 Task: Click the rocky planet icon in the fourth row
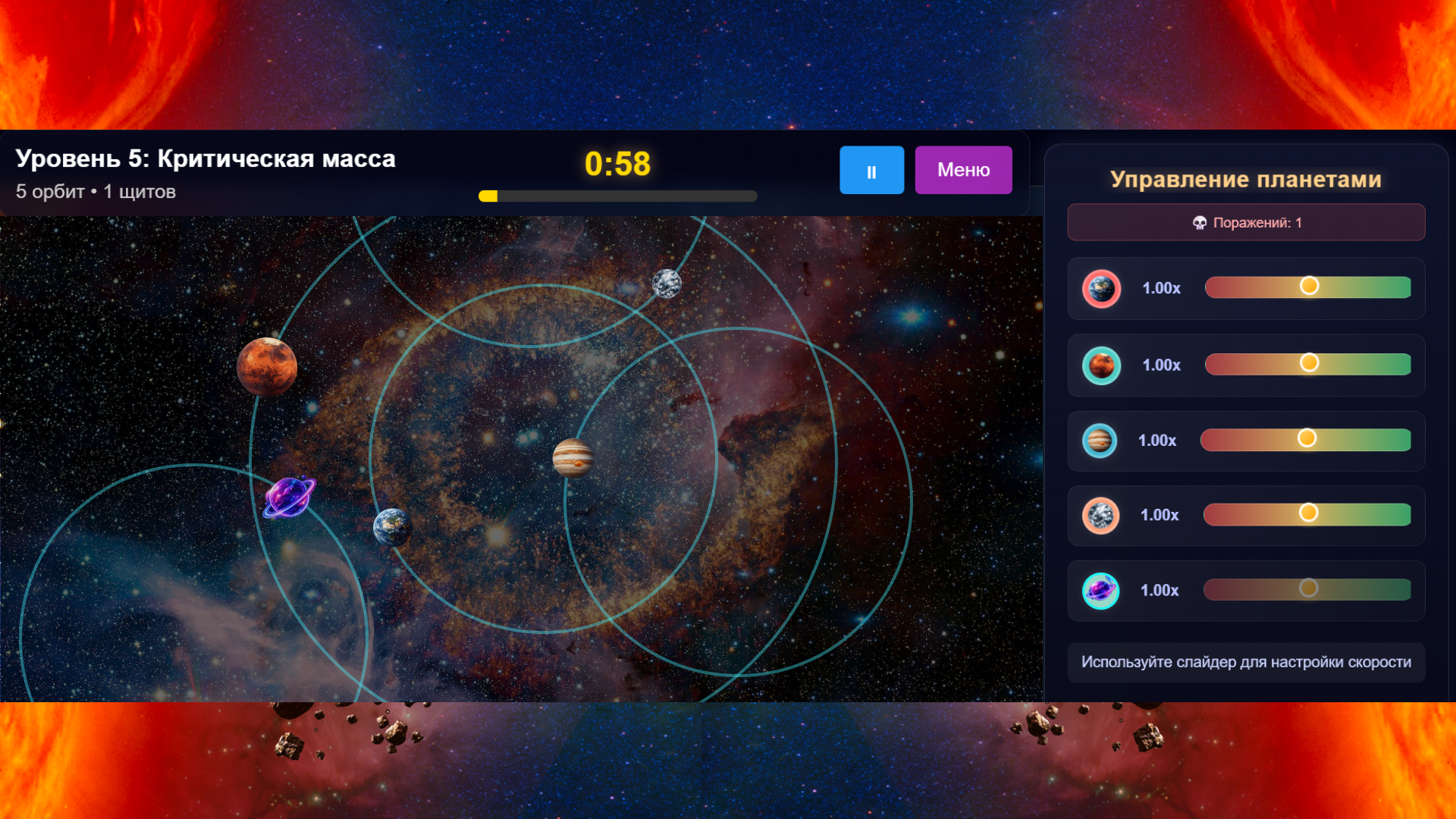[1101, 515]
